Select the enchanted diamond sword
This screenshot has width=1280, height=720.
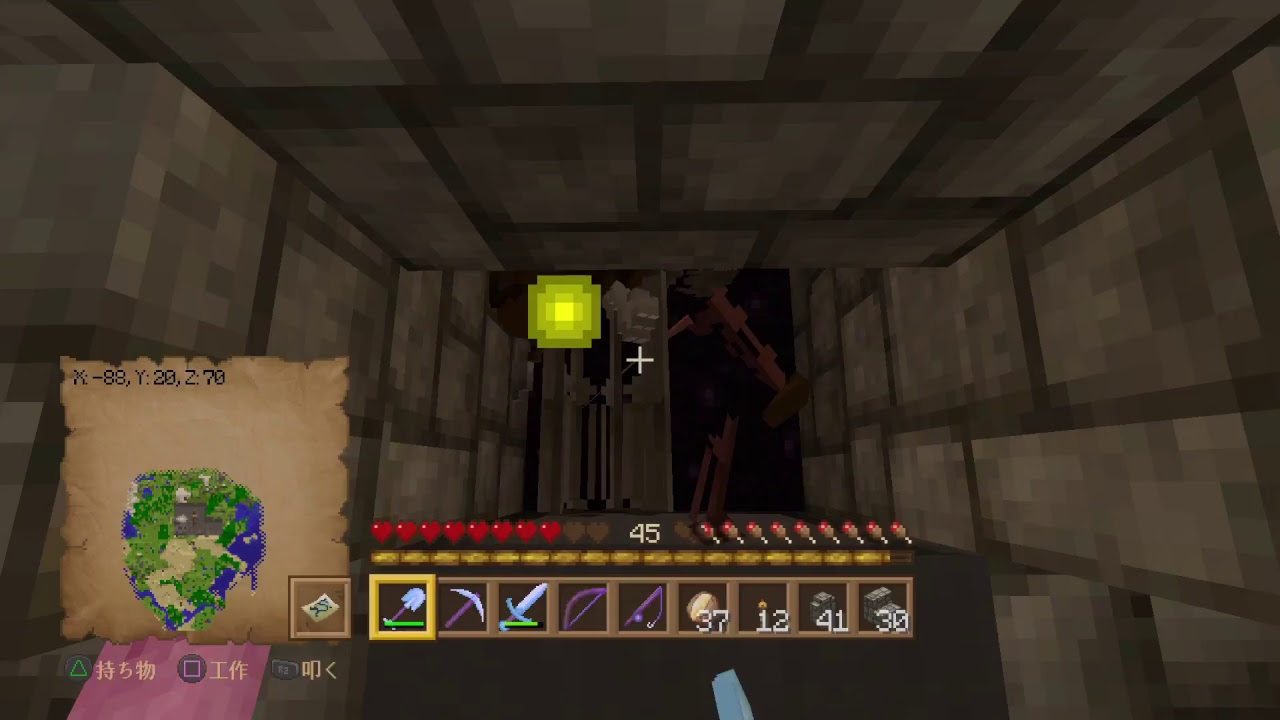524,606
